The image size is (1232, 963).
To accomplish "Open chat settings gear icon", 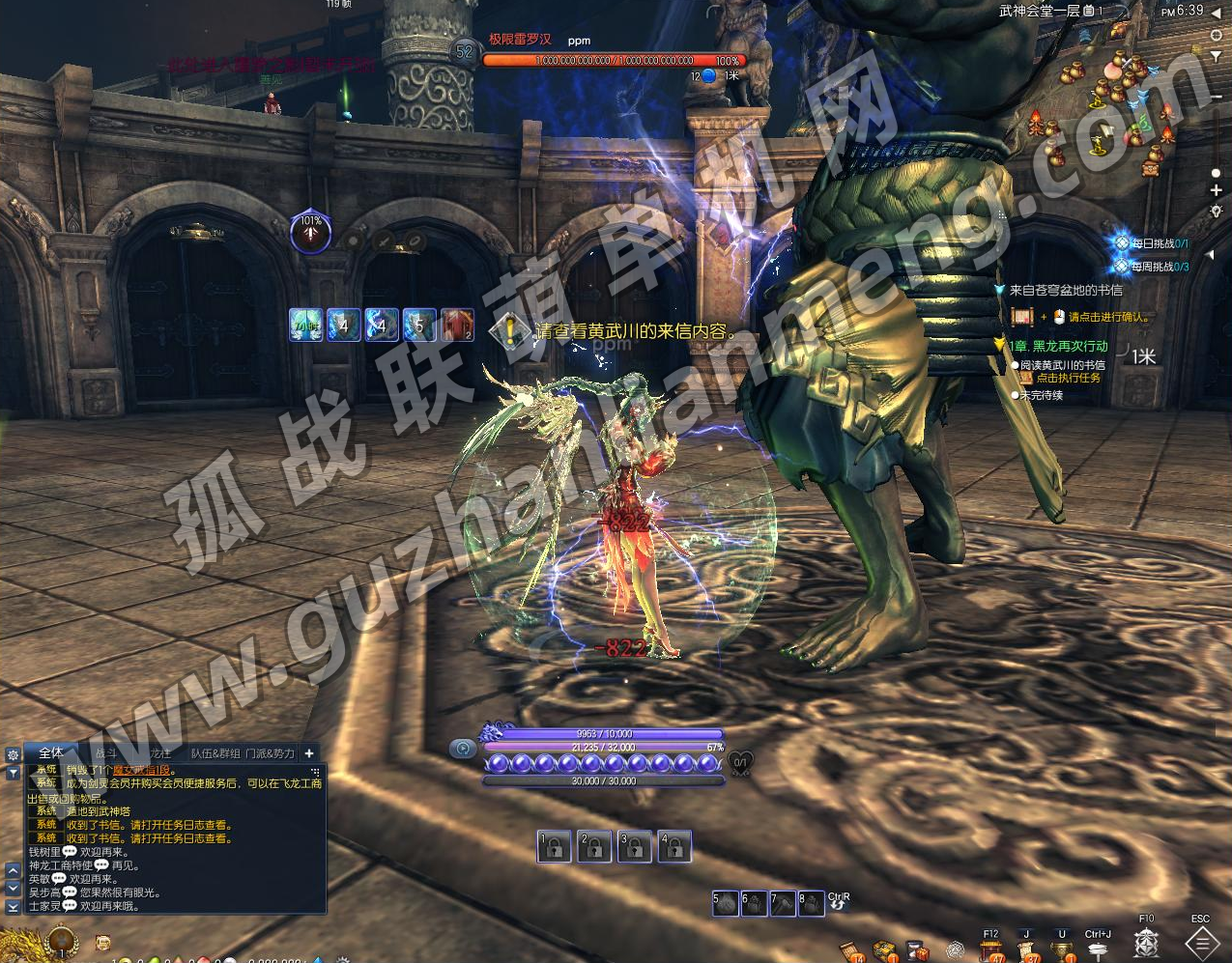I will point(13,754).
